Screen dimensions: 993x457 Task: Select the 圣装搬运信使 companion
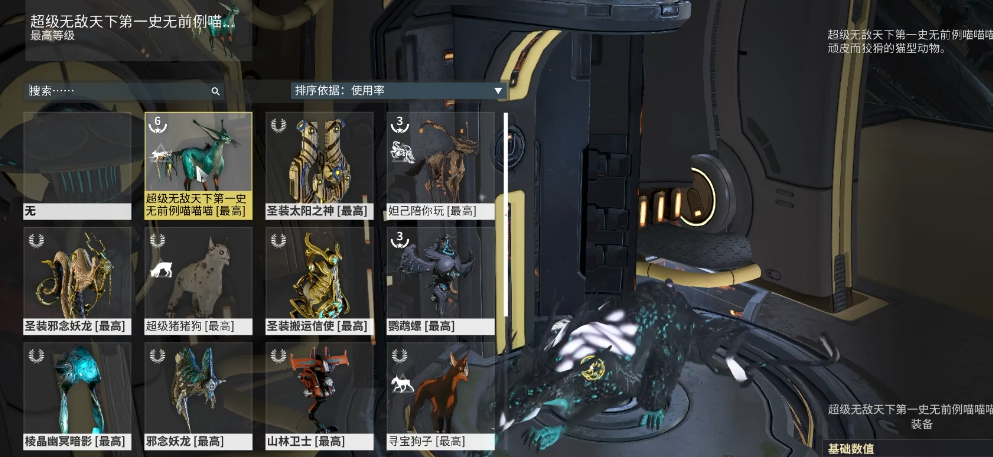319,280
